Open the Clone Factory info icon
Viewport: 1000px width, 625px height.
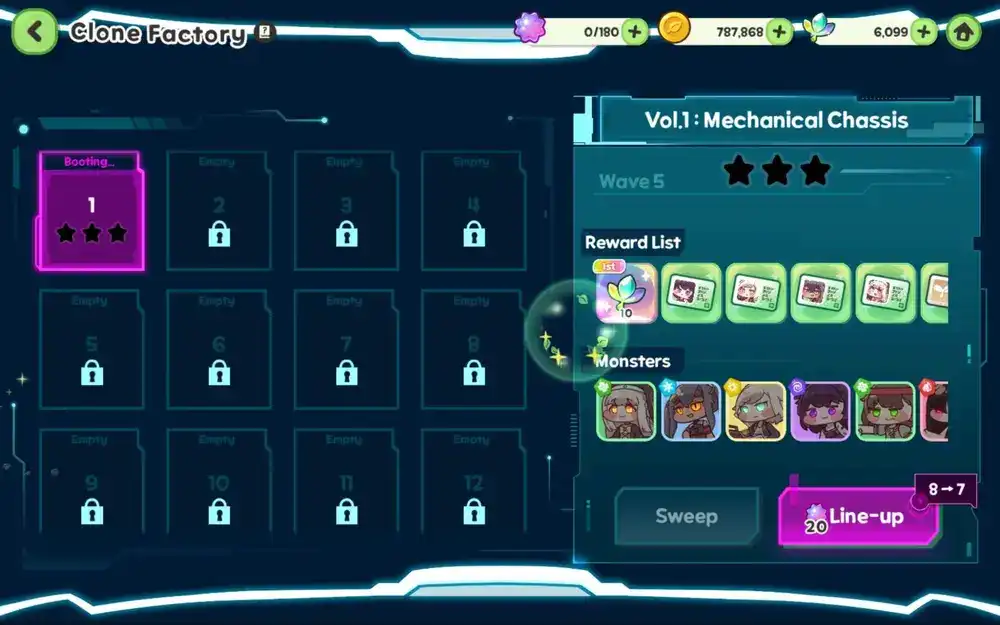tap(265, 32)
